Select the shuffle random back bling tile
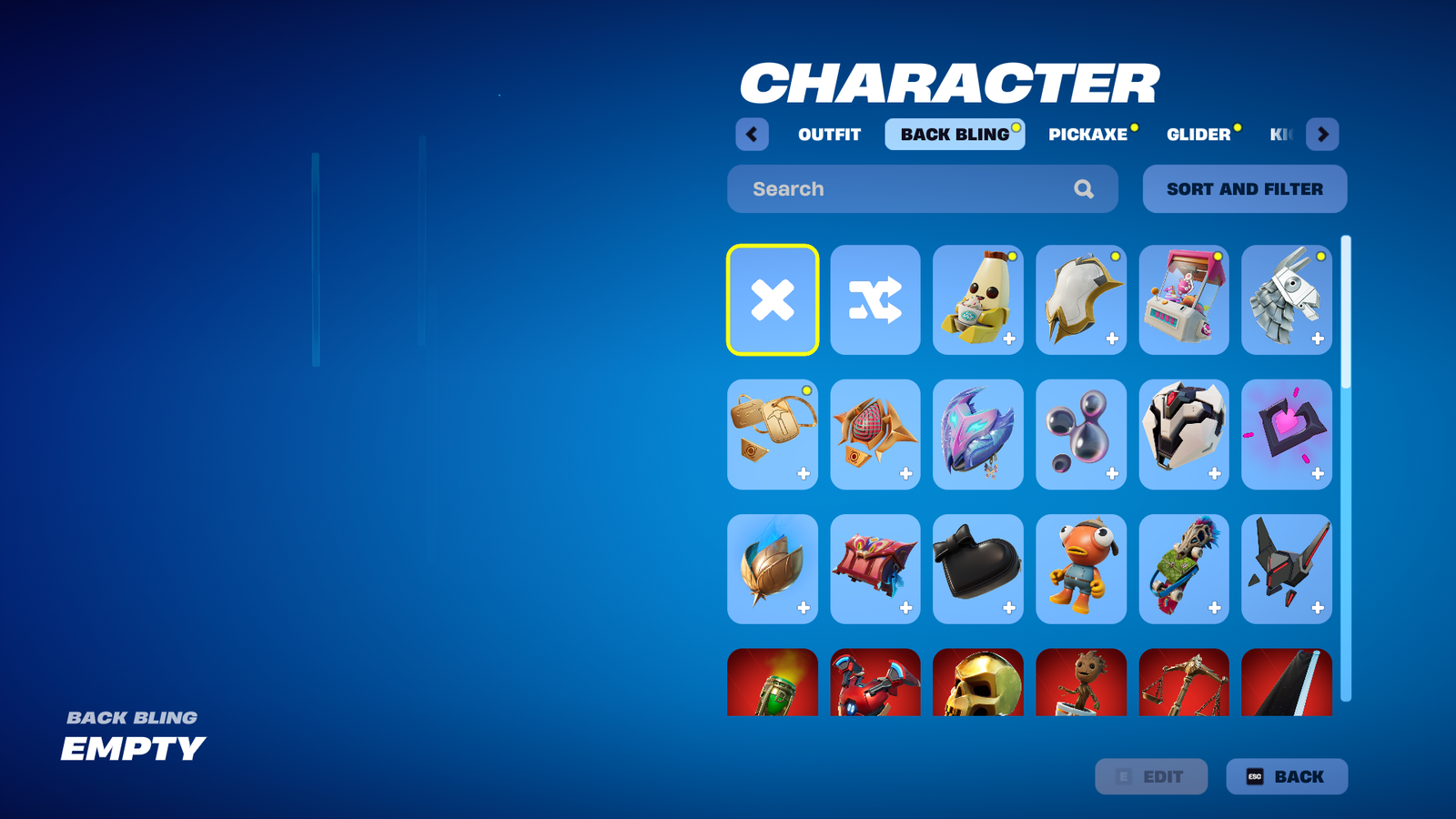This screenshot has height=819, width=1456. 875,300
